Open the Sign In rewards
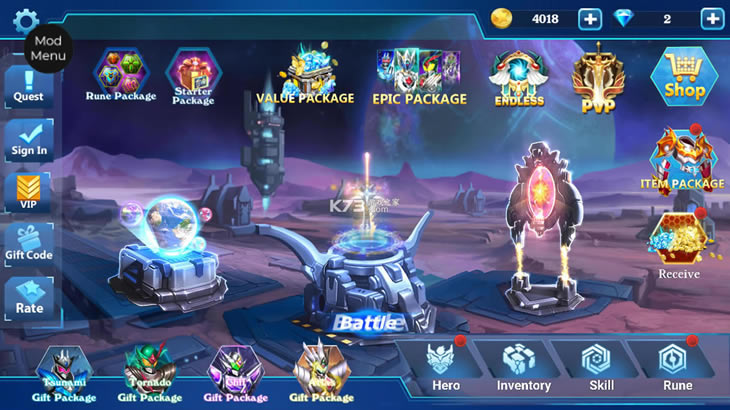 29,140
